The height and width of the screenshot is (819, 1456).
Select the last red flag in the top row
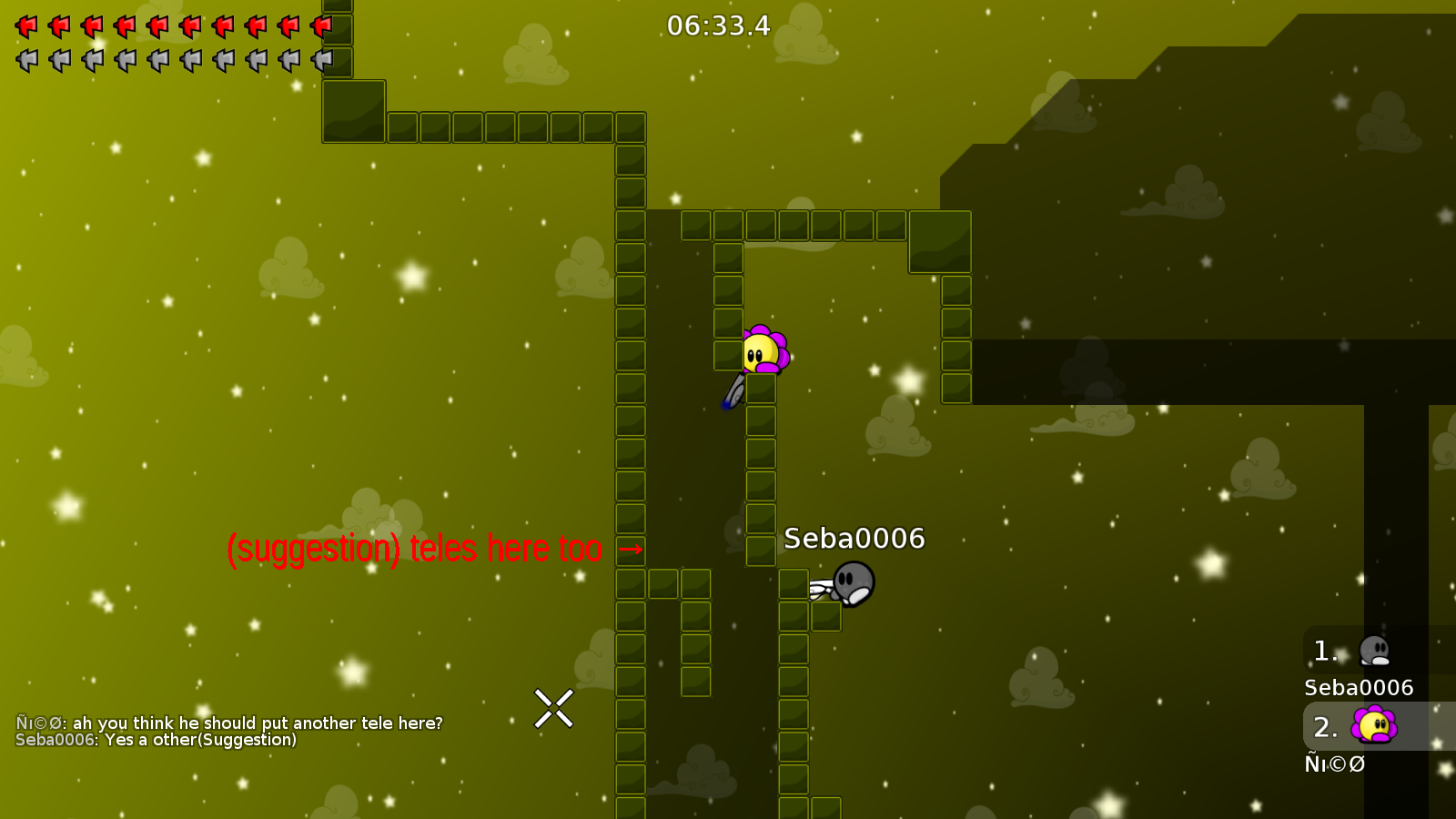point(322,25)
